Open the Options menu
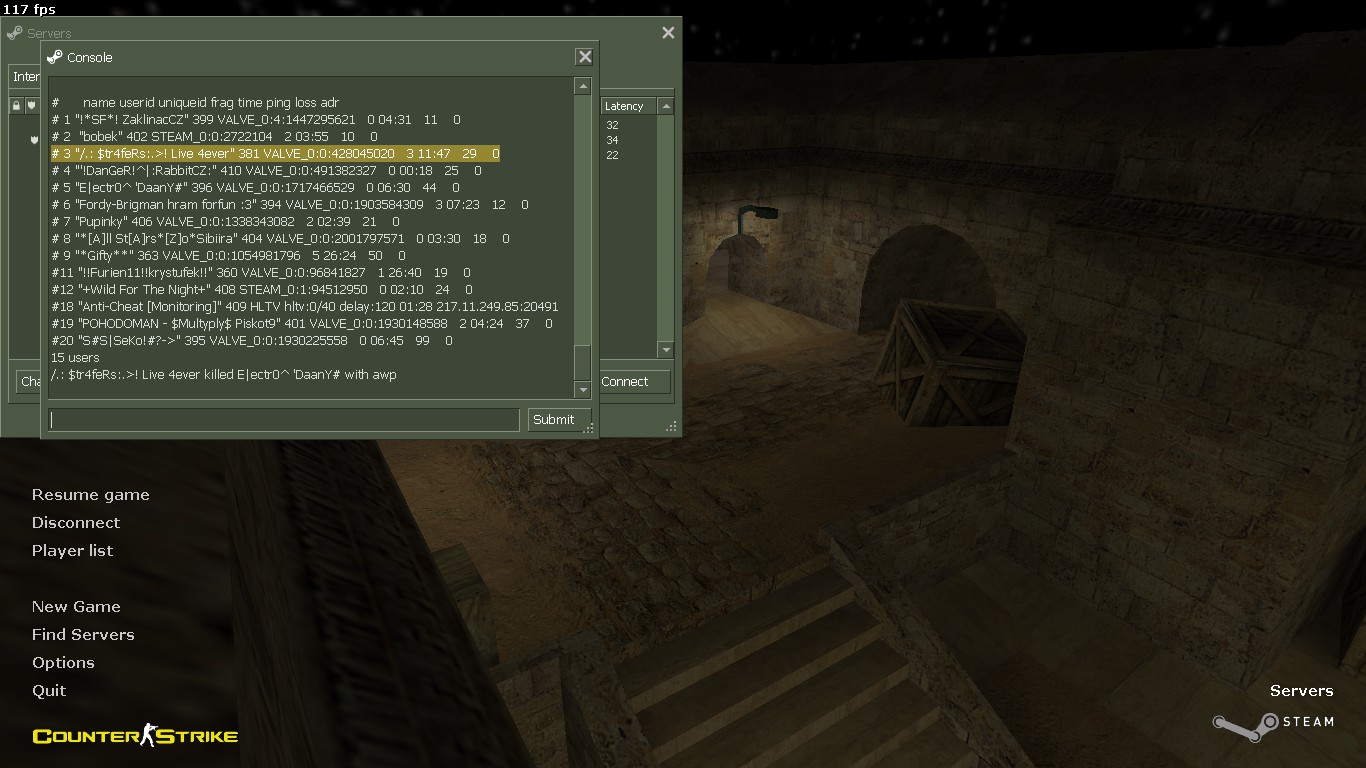 pyautogui.click(x=63, y=663)
